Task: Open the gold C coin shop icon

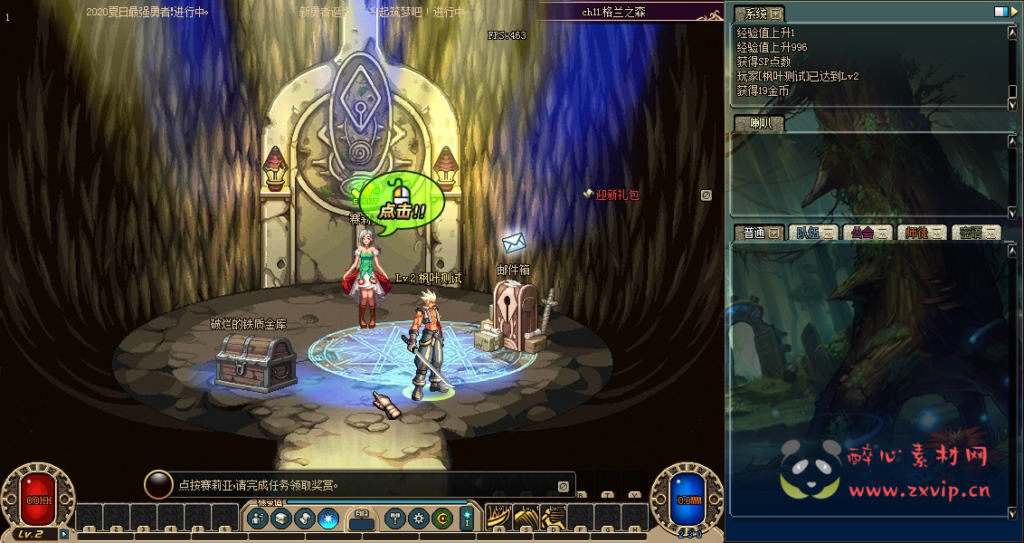Action: pyautogui.click(x=442, y=518)
